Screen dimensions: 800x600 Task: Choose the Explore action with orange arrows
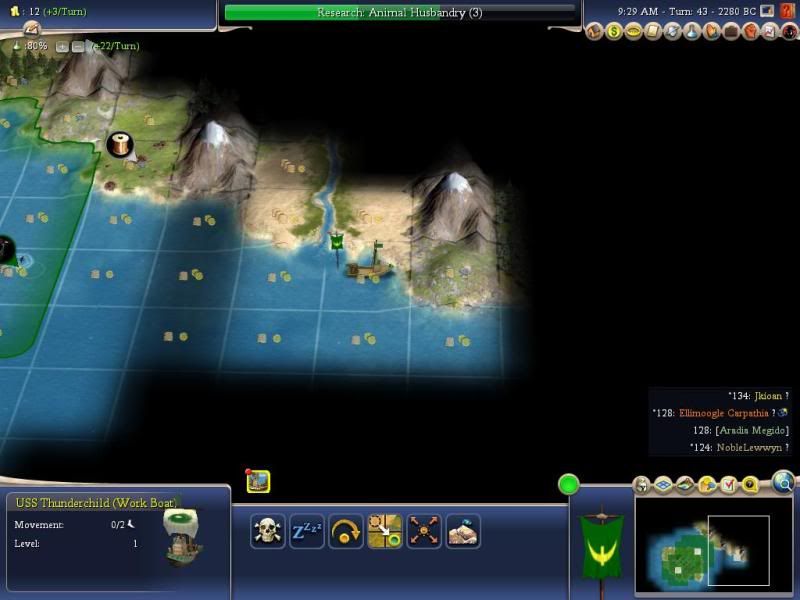point(424,530)
